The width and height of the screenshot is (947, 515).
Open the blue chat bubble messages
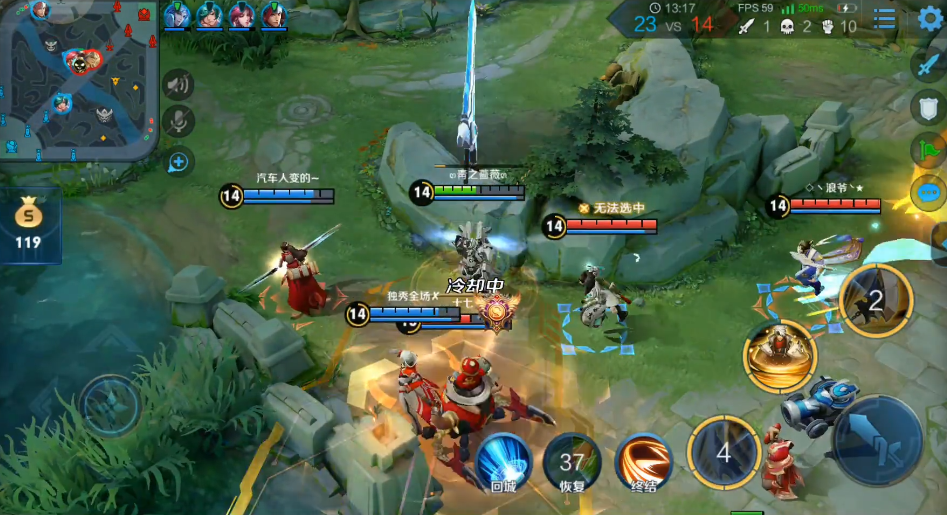[x=927, y=193]
